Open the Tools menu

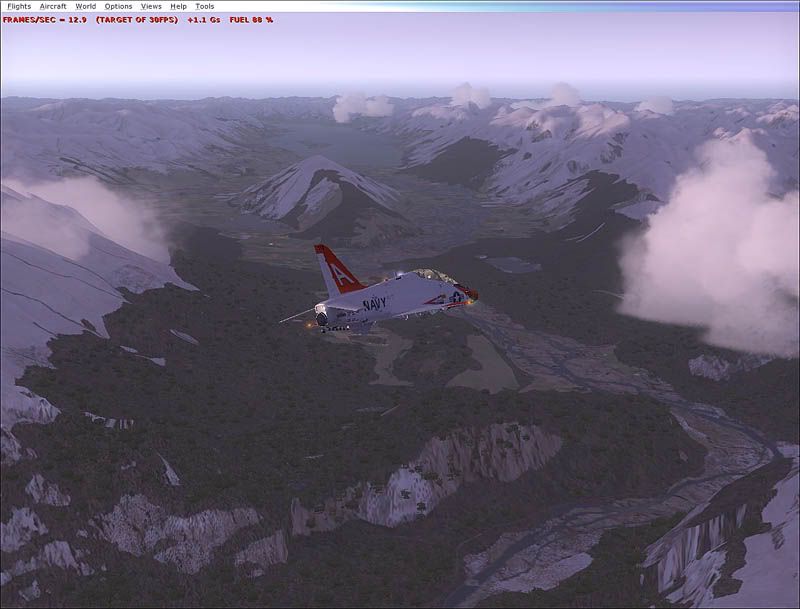[204, 6]
